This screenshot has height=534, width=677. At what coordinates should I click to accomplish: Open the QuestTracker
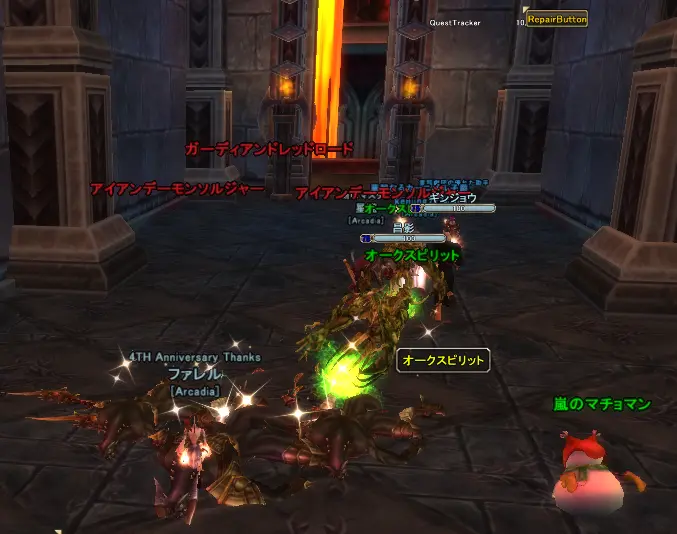point(455,22)
